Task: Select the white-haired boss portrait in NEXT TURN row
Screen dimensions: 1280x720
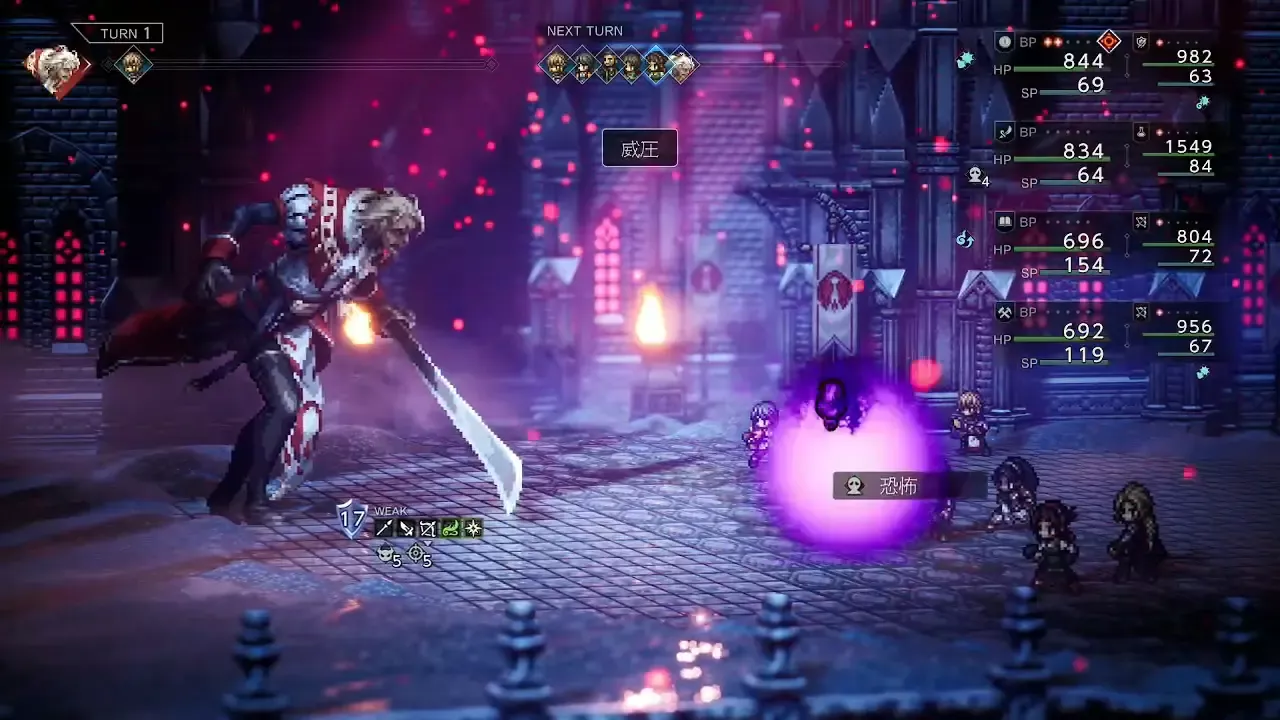Action: tap(681, 66)
